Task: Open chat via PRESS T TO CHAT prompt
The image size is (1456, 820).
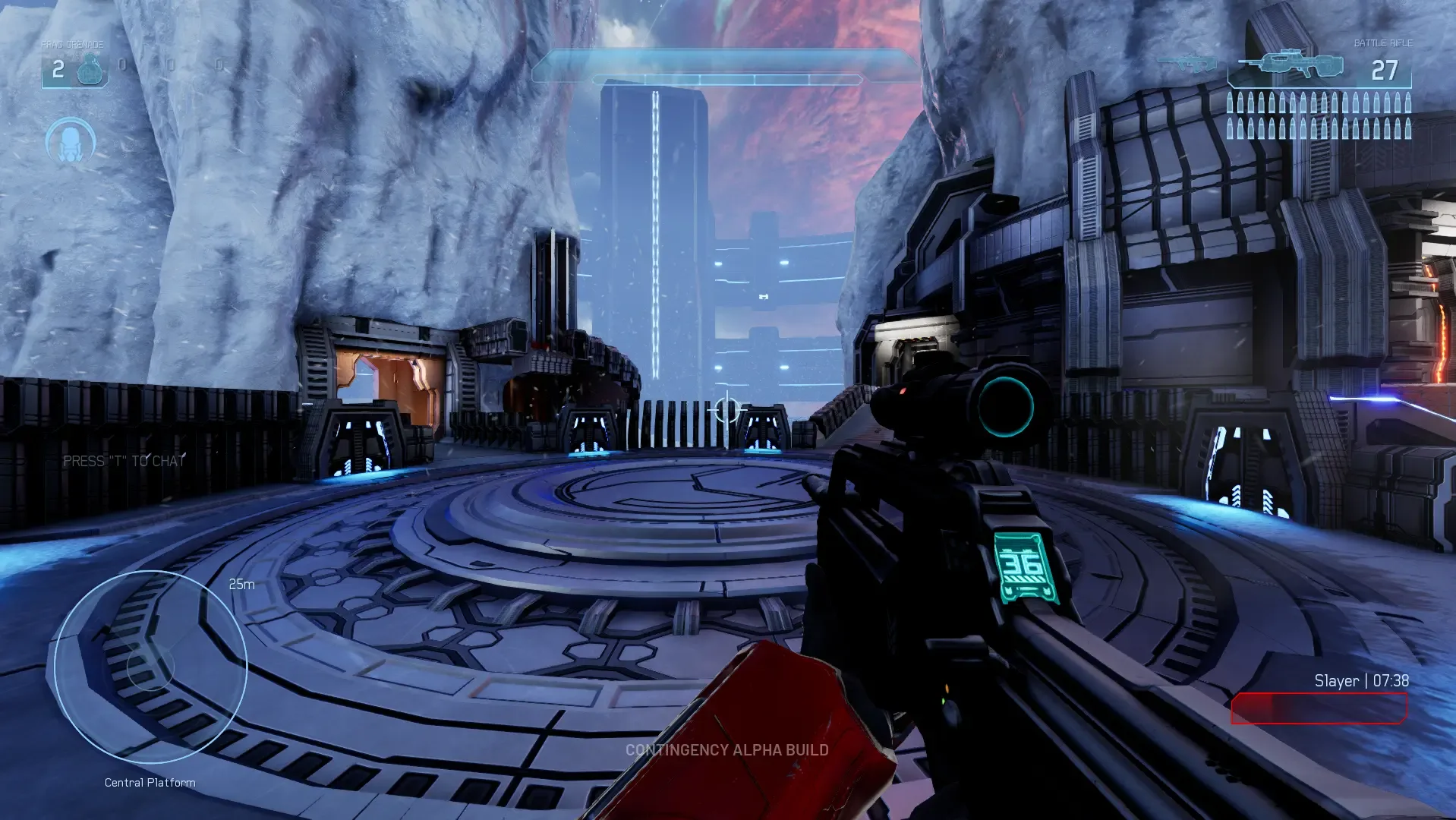Action: tap(126, 460)
